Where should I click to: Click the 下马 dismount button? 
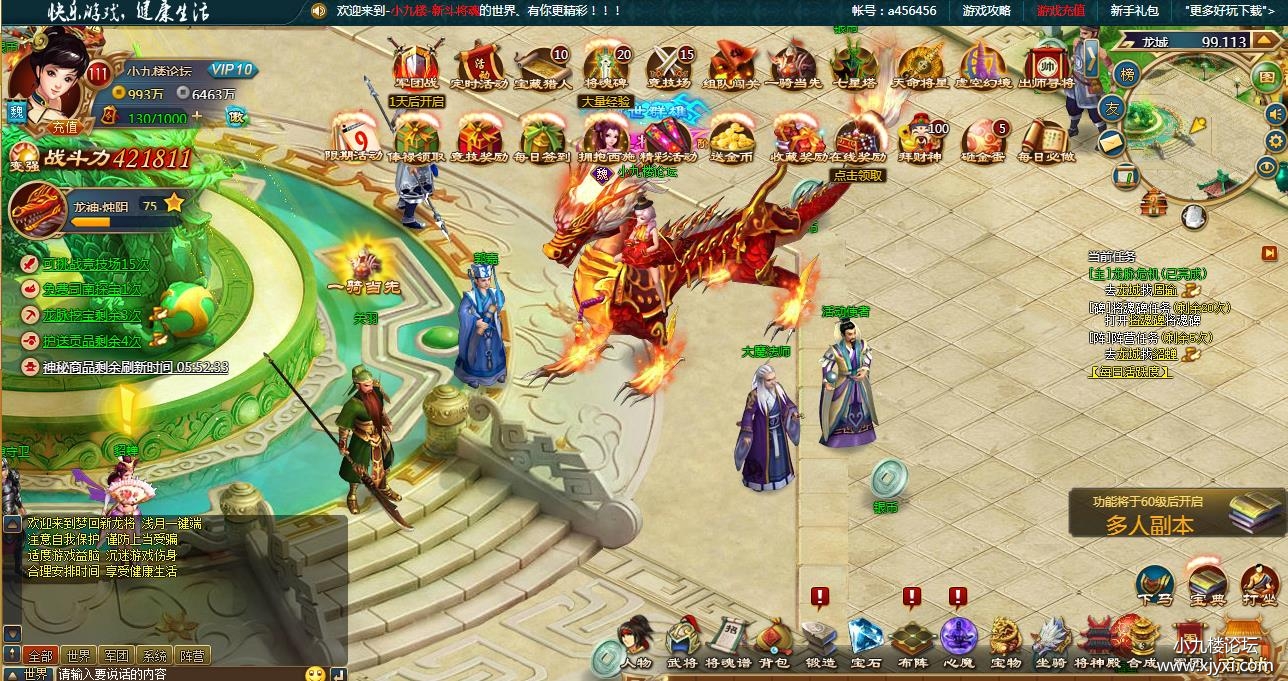(x=1155, y=585)
